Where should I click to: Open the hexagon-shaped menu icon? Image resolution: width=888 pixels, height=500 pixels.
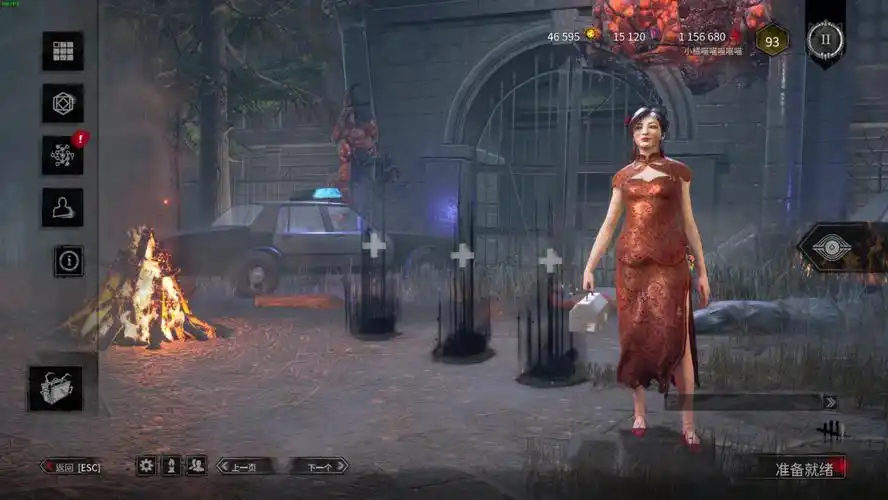(x=62, y=103)
